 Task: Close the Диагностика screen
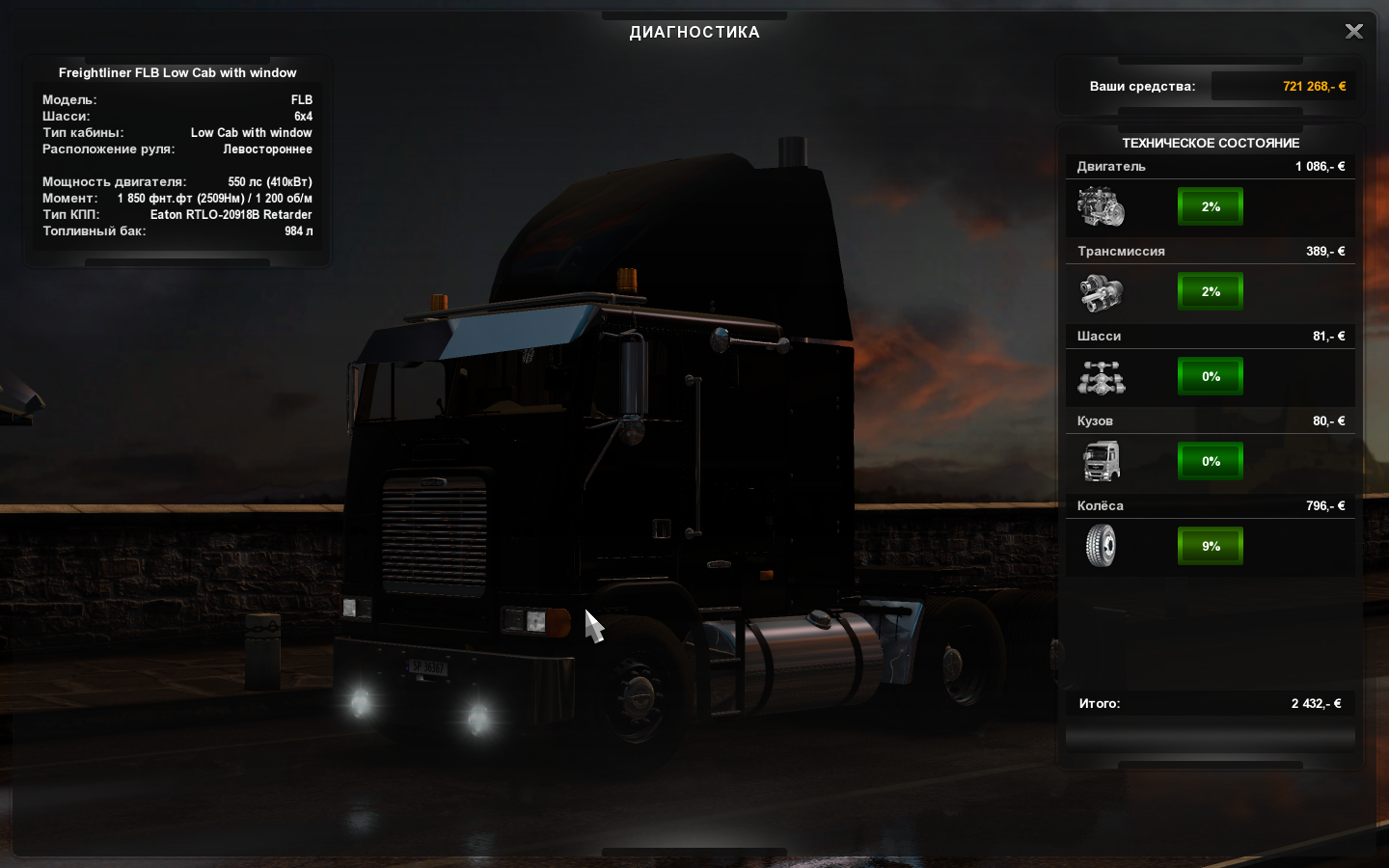click(1354, 32)
